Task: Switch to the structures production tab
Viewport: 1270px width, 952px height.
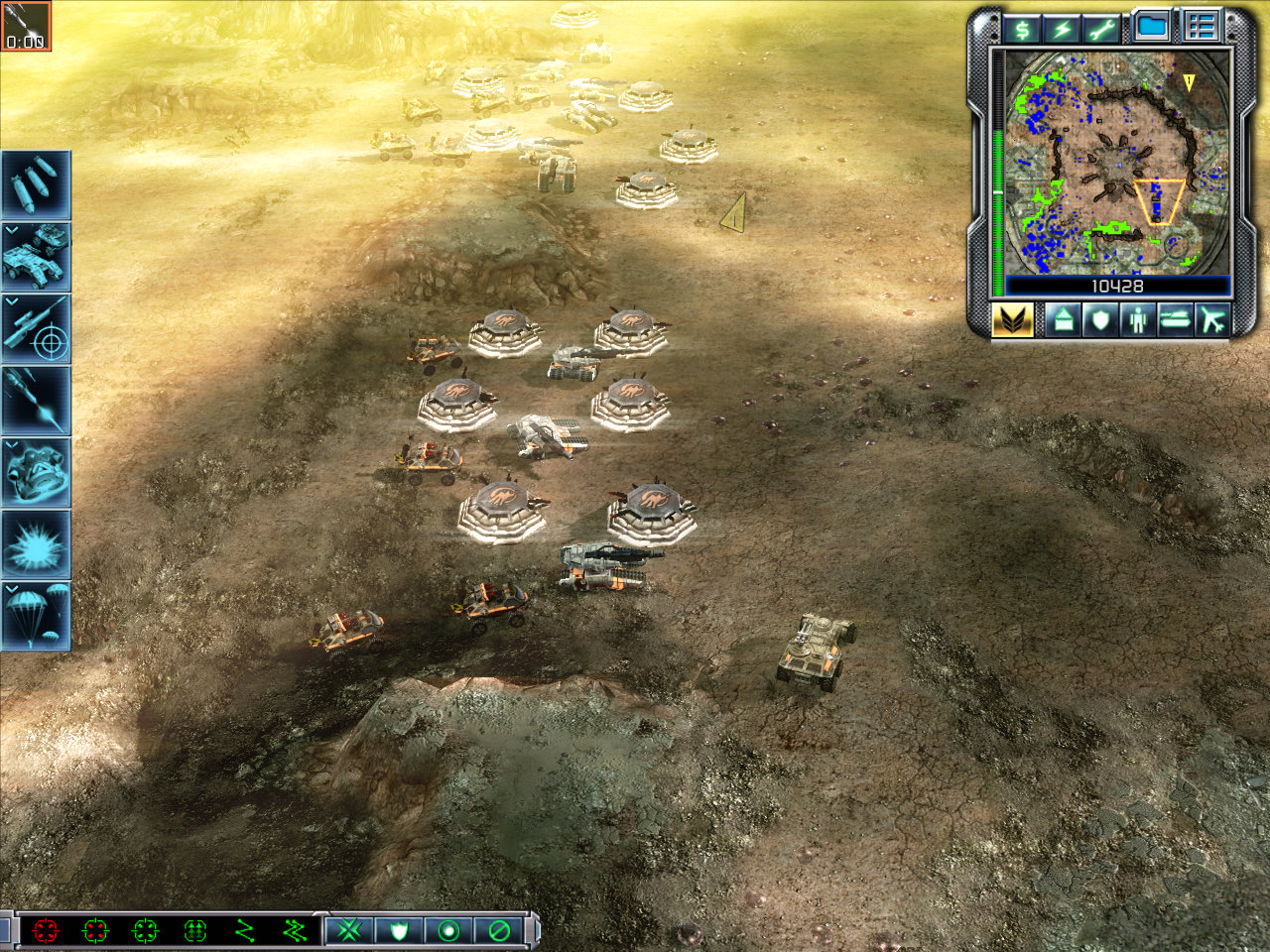Action: pyautogui.click(x=1063, y=320)
